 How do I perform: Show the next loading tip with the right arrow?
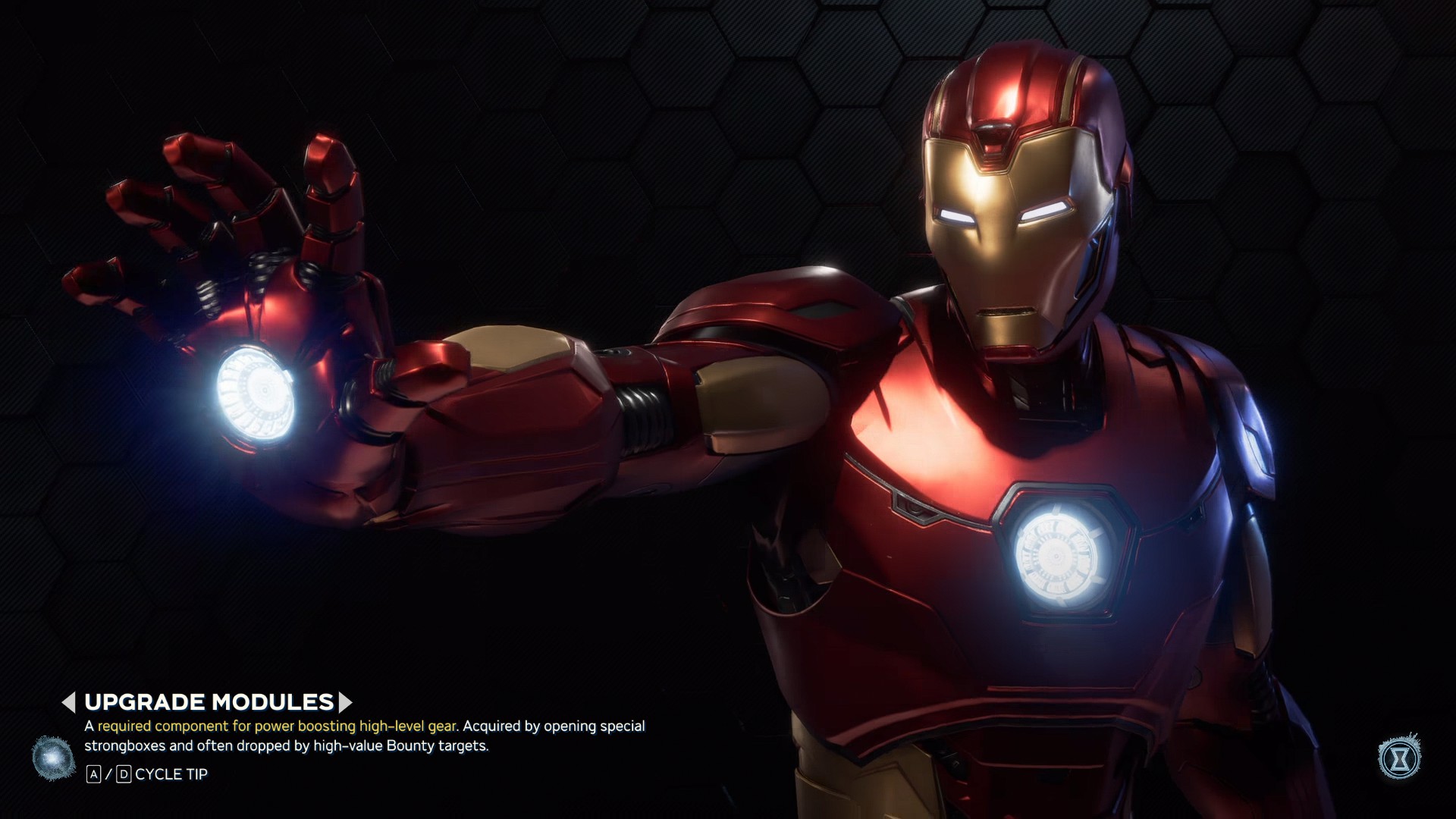tap(345, 702)
